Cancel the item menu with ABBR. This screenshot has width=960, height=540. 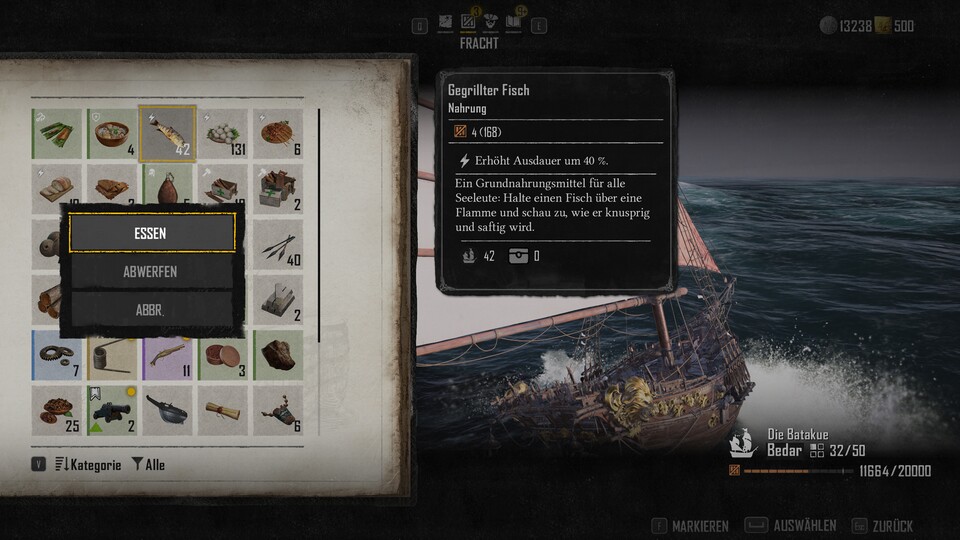[x=152, y=310]
